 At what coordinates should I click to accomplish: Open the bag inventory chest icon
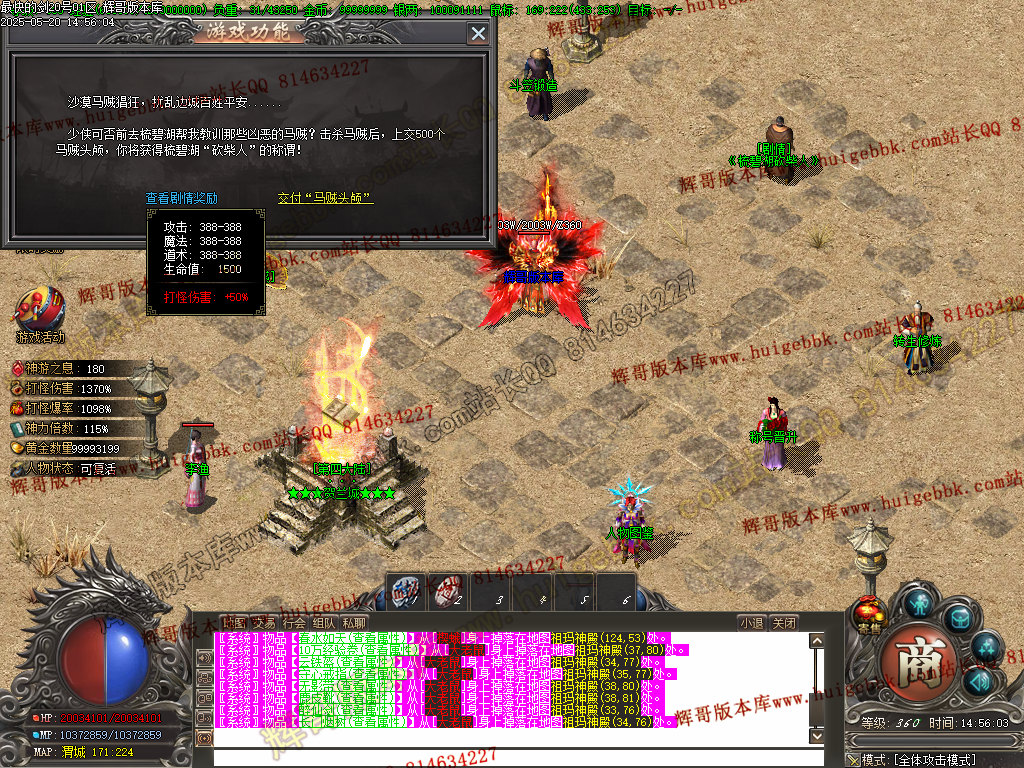point(959,618)
